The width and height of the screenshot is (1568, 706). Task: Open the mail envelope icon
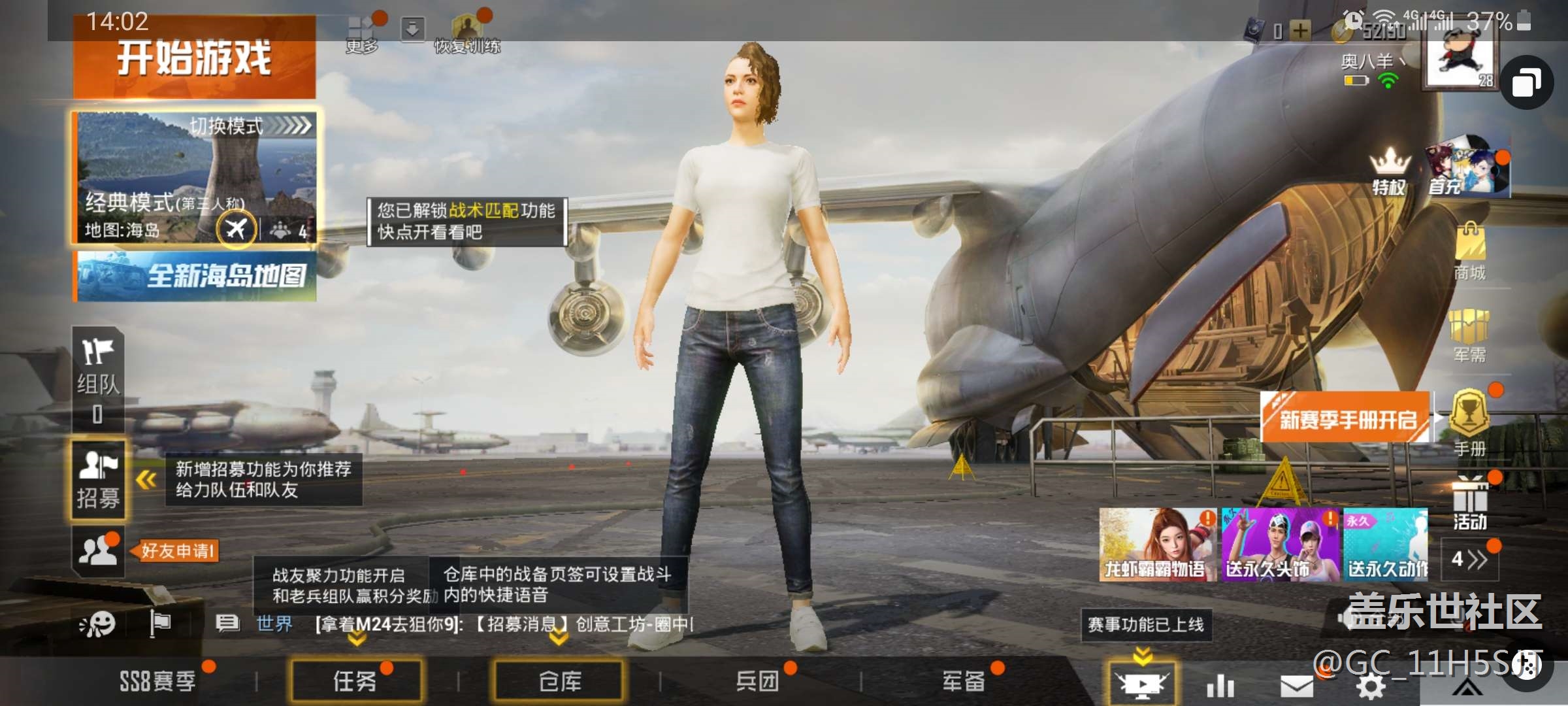[1296, 686]
